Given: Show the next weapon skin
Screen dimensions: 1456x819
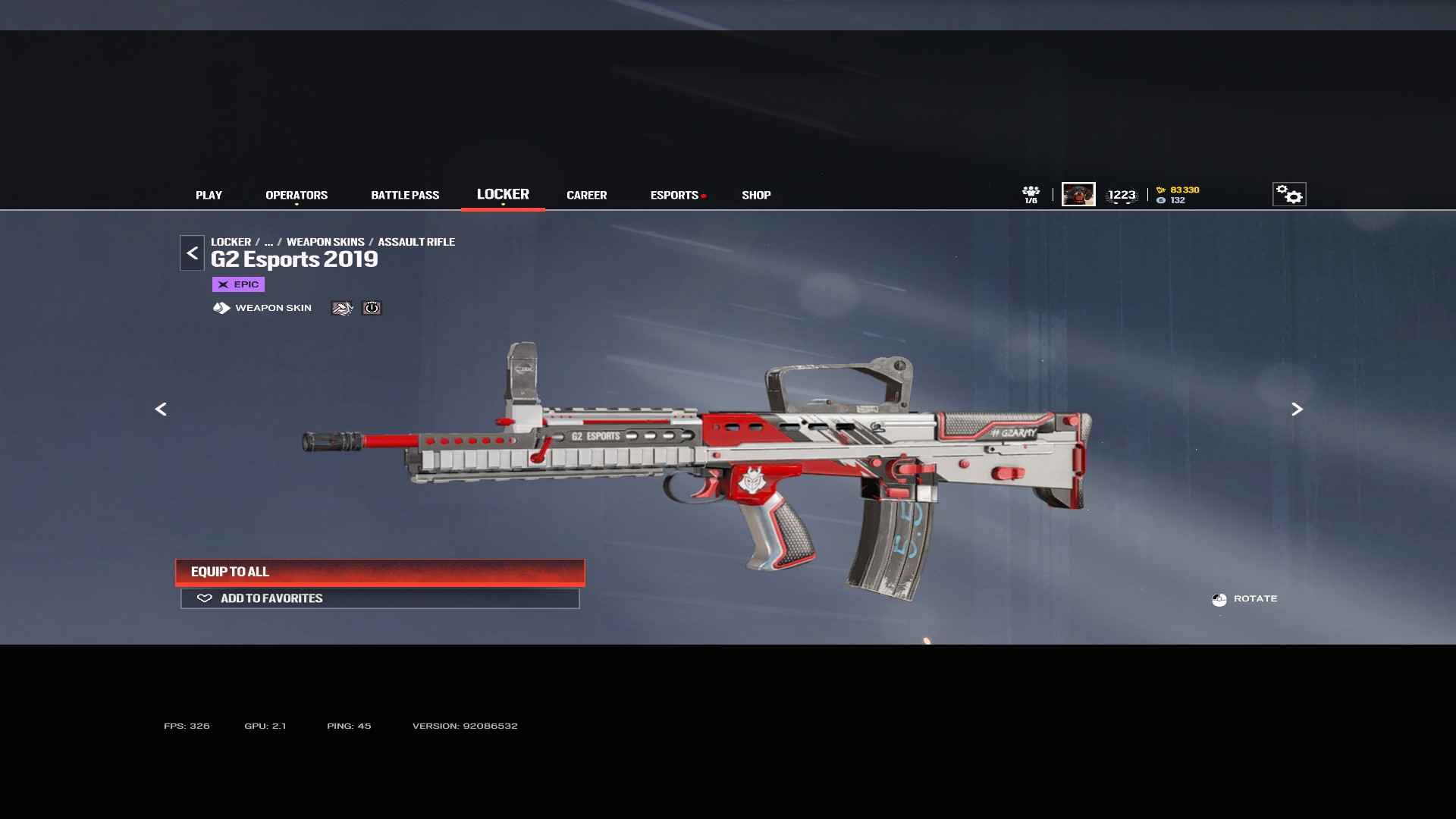Looking at the screenshot, I should (x=1297, y=409).
